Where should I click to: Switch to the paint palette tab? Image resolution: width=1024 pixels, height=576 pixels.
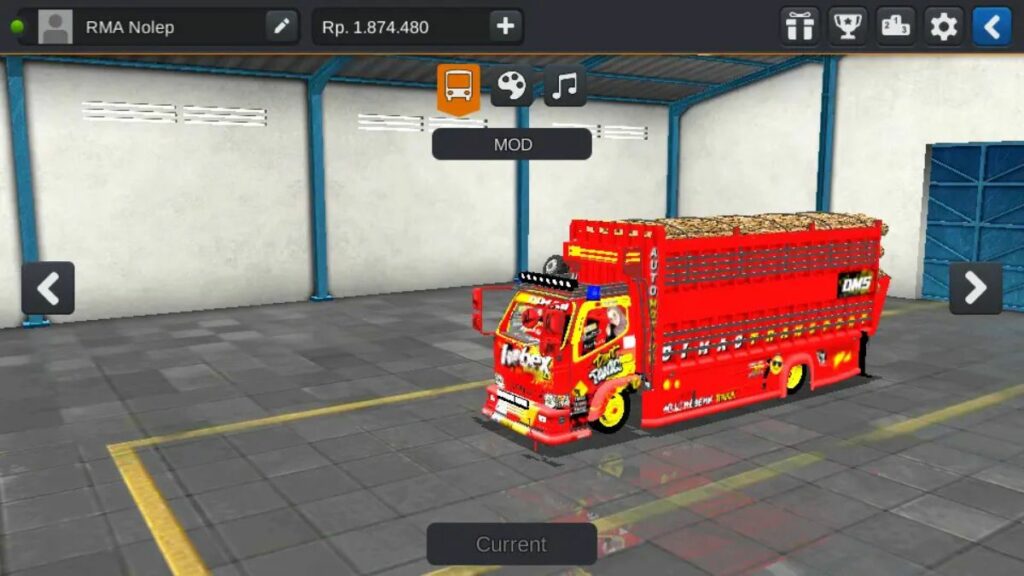pos(511,86)
